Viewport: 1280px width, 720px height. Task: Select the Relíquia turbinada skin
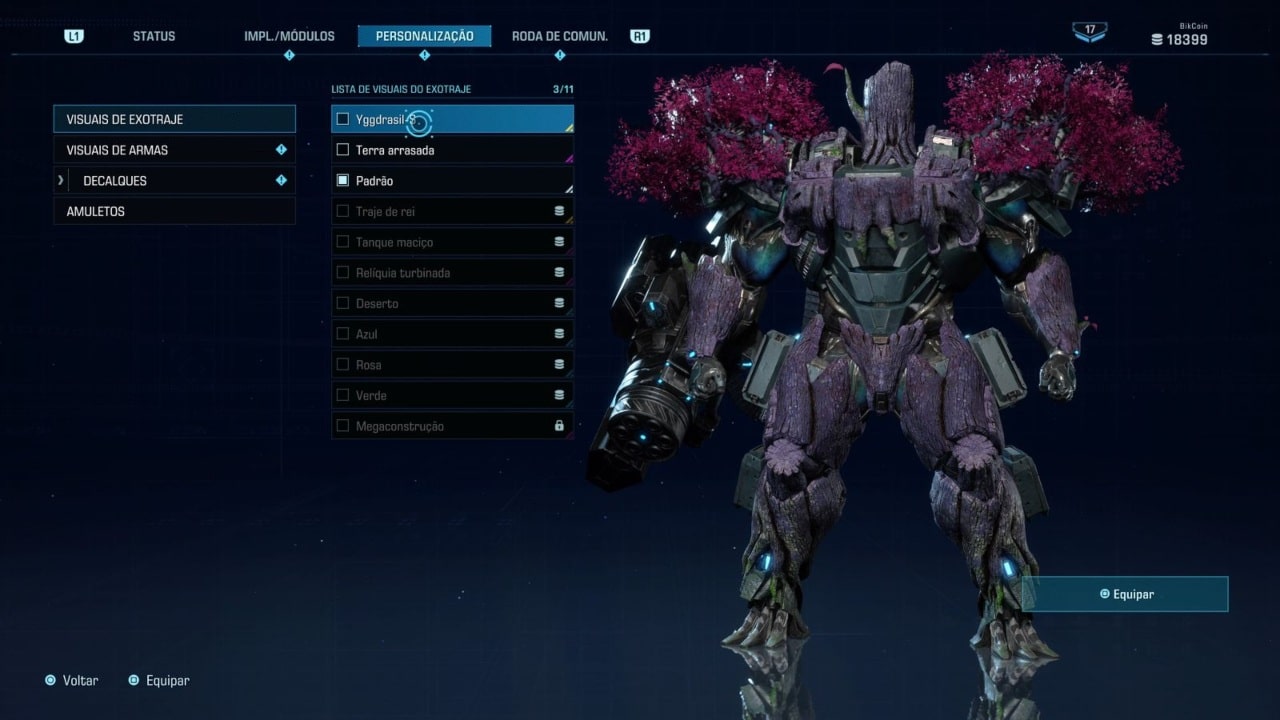point(452,273)
